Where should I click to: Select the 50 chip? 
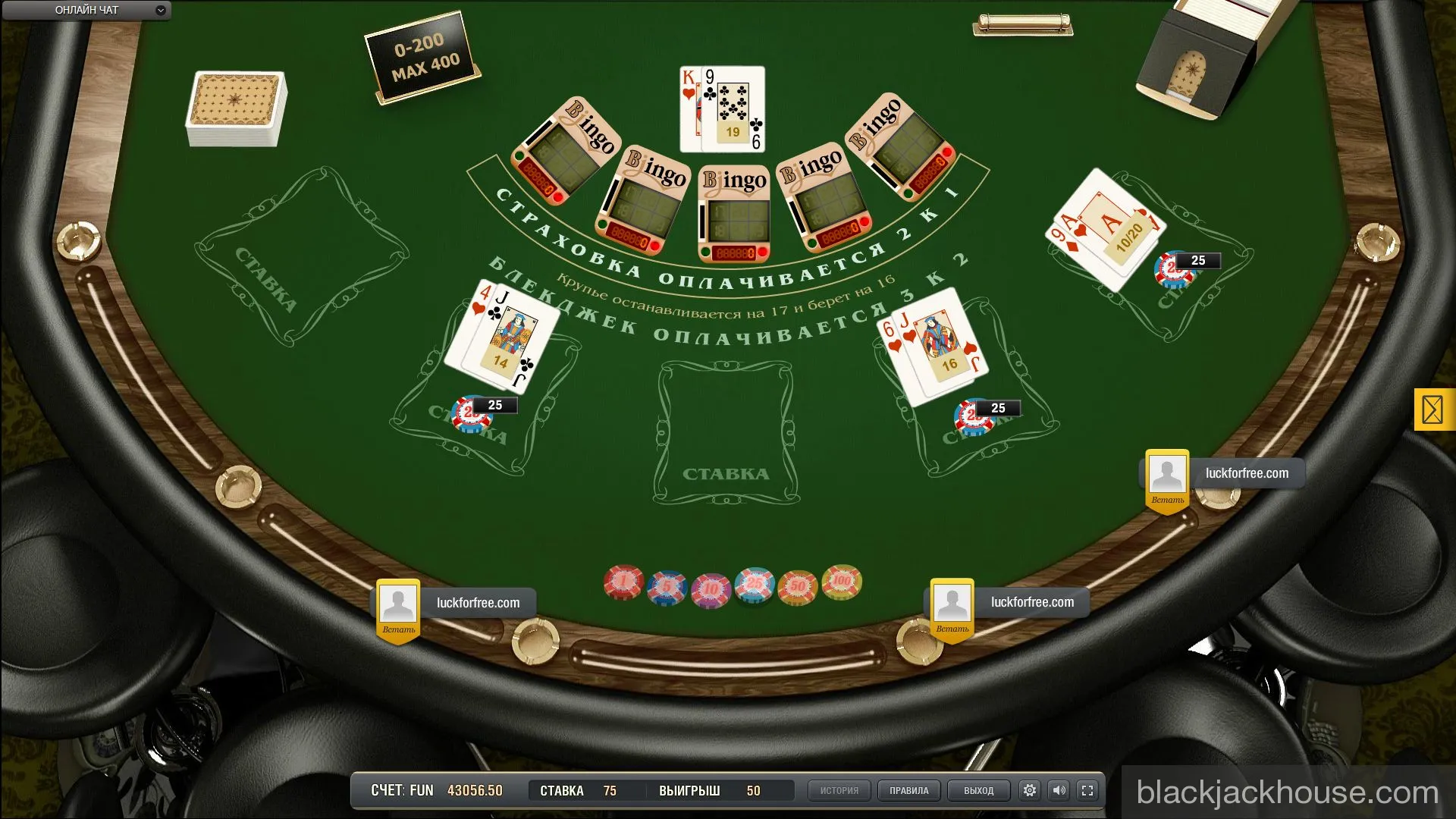point(796,584)
